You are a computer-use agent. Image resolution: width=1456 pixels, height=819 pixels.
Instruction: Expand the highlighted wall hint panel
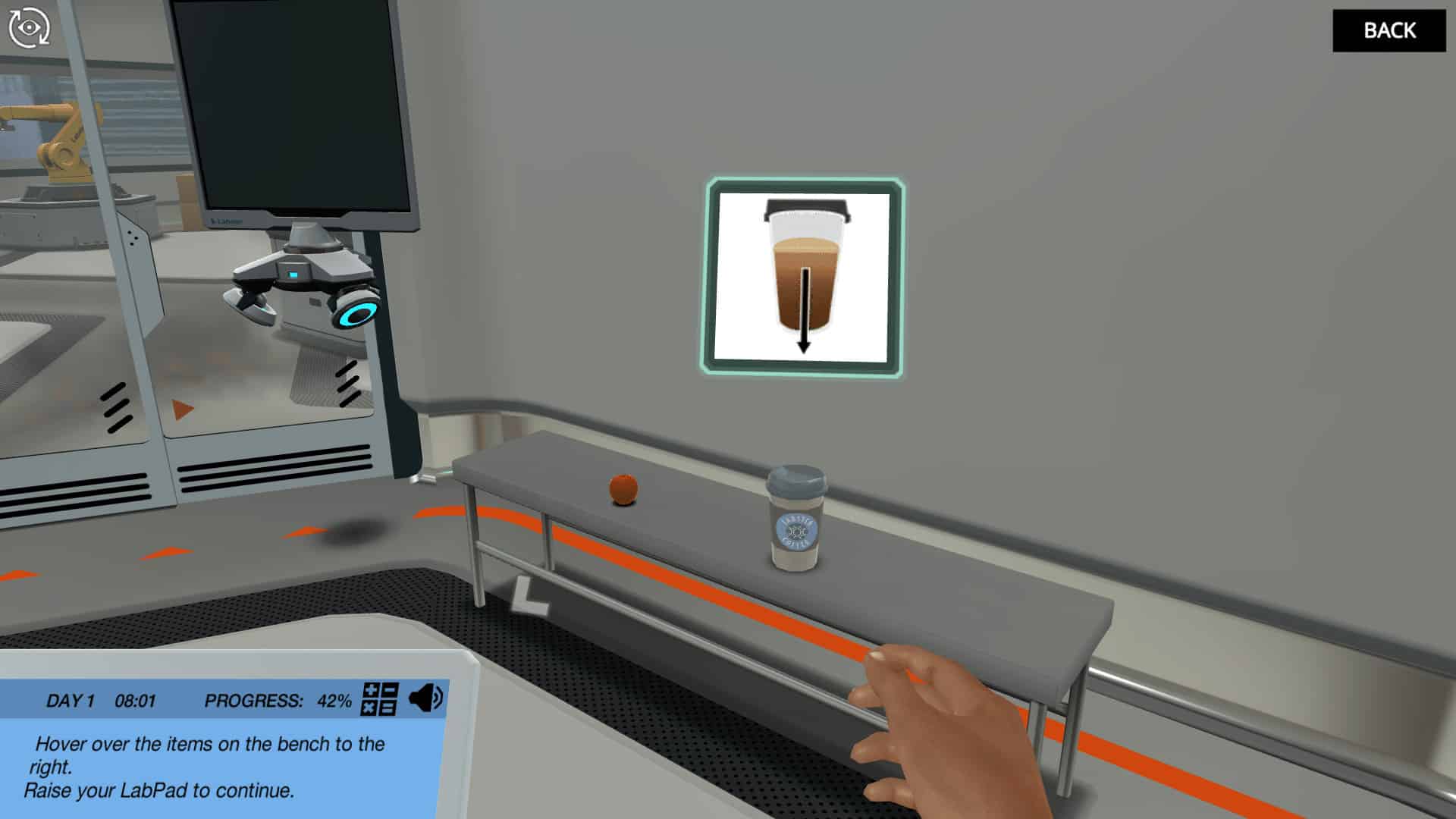pos(805,277)
